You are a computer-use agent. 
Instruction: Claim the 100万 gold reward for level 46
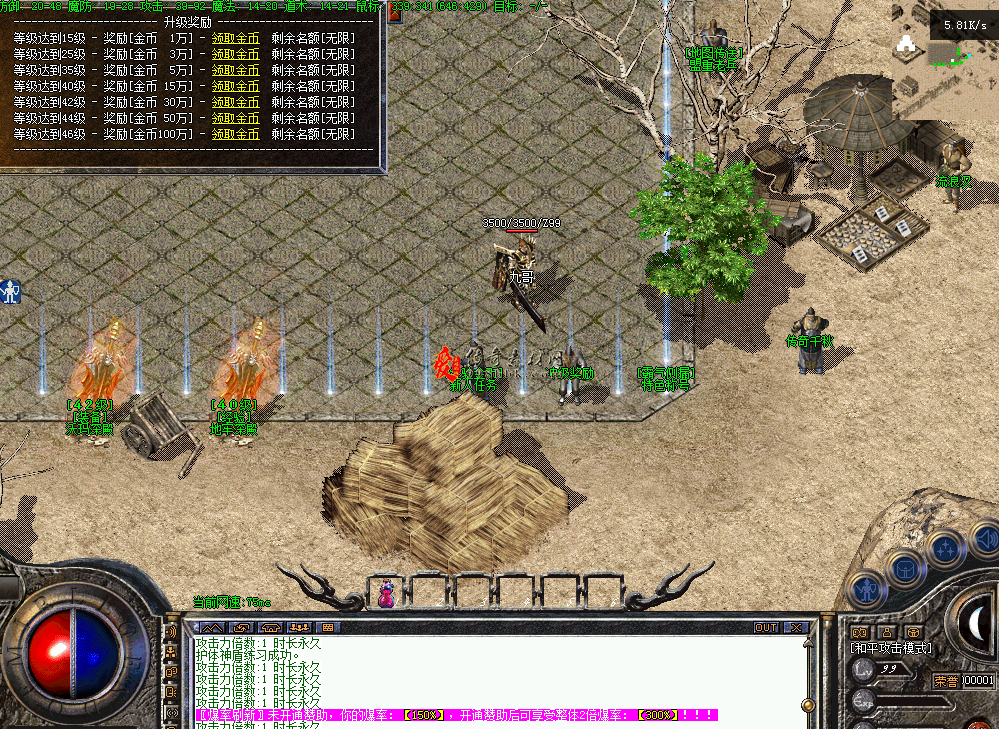click(235, 134)
